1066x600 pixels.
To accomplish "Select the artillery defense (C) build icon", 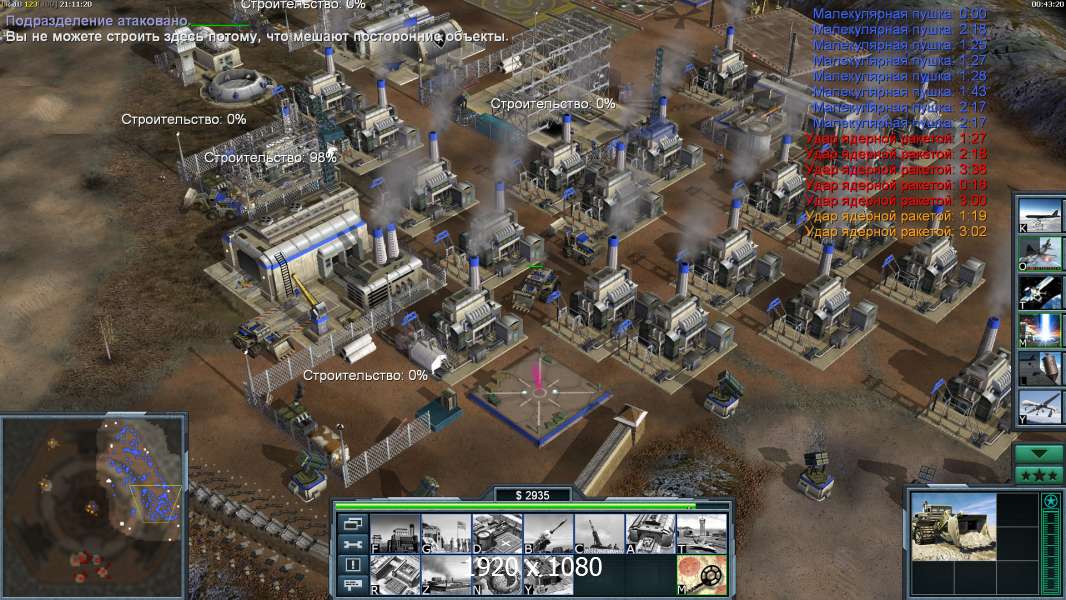I will tap(599, 533).
